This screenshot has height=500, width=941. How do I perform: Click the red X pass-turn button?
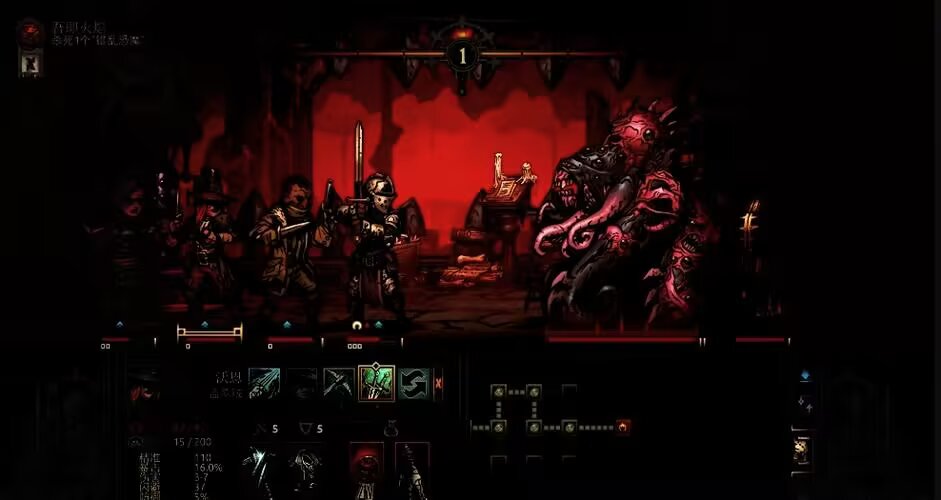click(438, 383)
